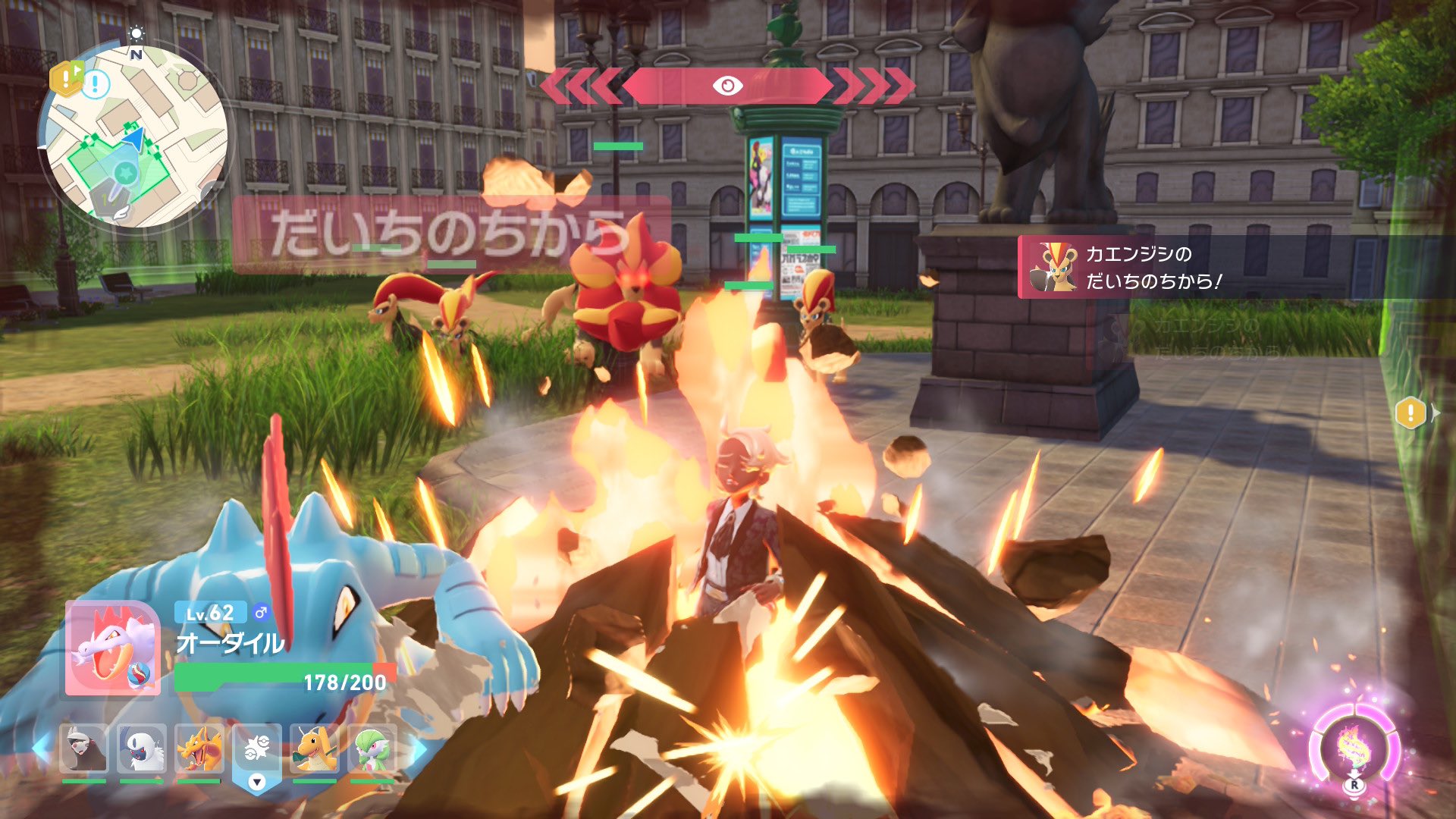The width and height of the screenshot is (1456, 819).
Task: Select the yellow hexagon quest marker on minimap
Action: 65,78
